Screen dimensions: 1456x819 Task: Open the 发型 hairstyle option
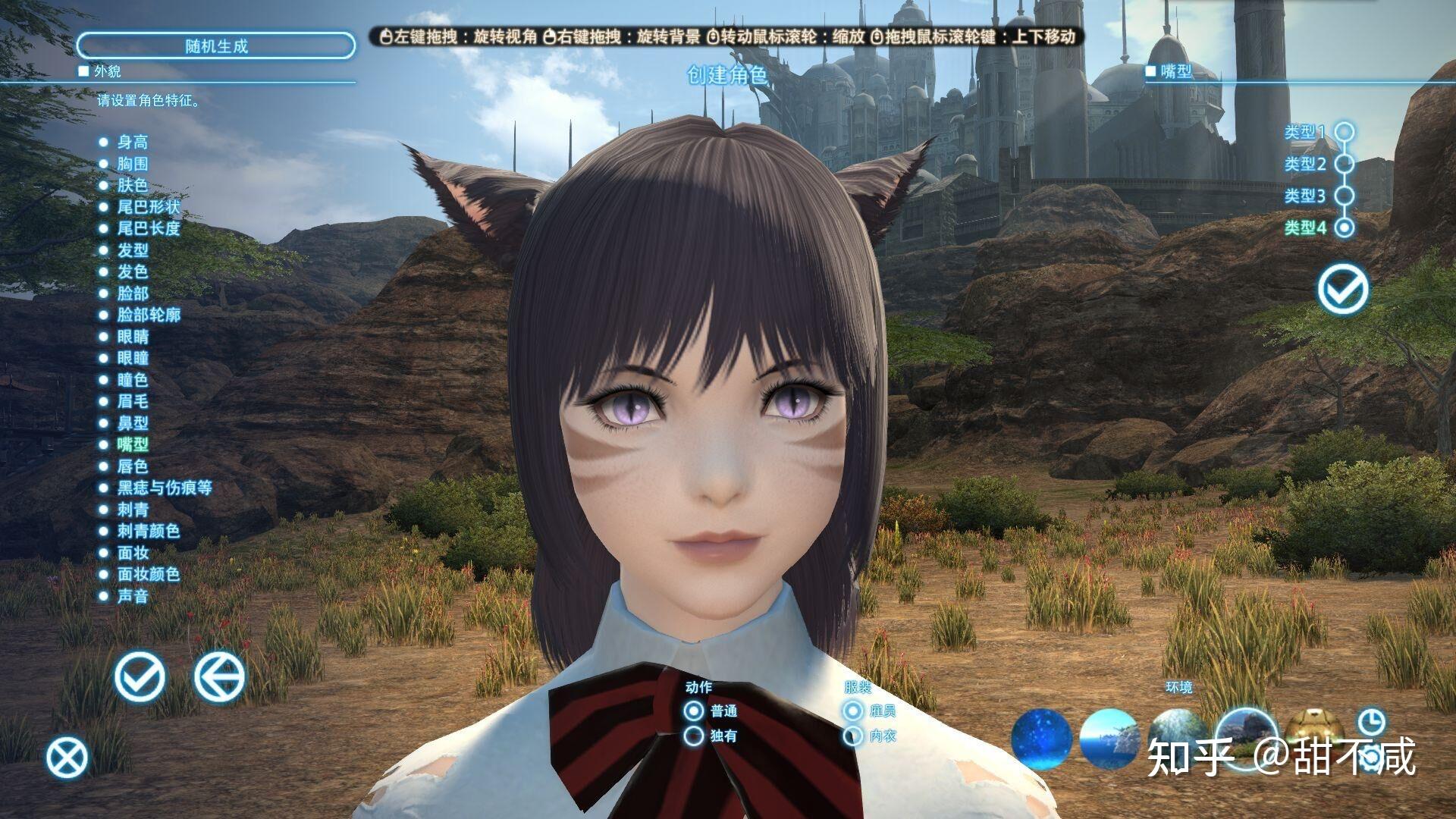132,250
